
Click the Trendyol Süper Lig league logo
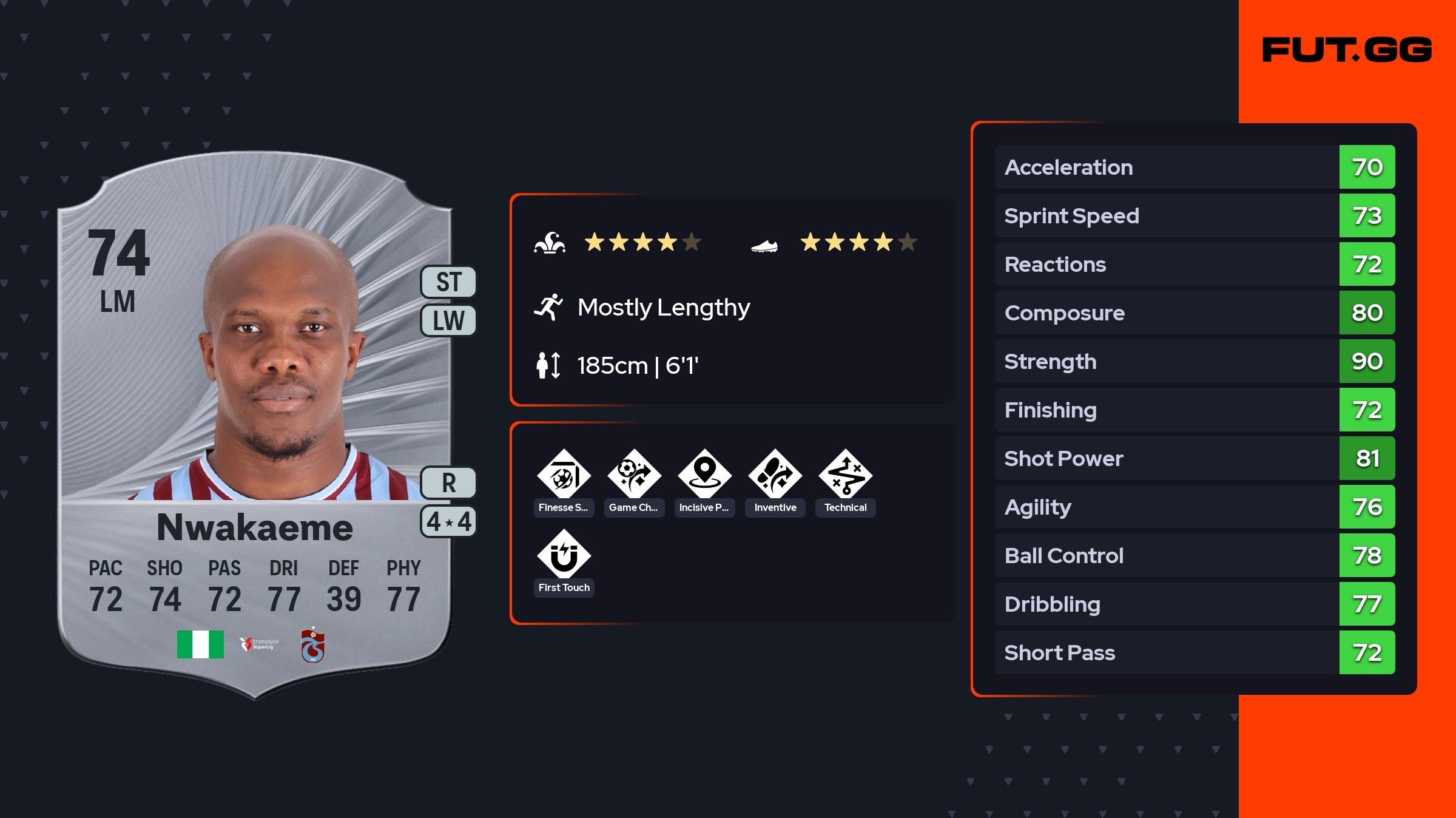259,644
